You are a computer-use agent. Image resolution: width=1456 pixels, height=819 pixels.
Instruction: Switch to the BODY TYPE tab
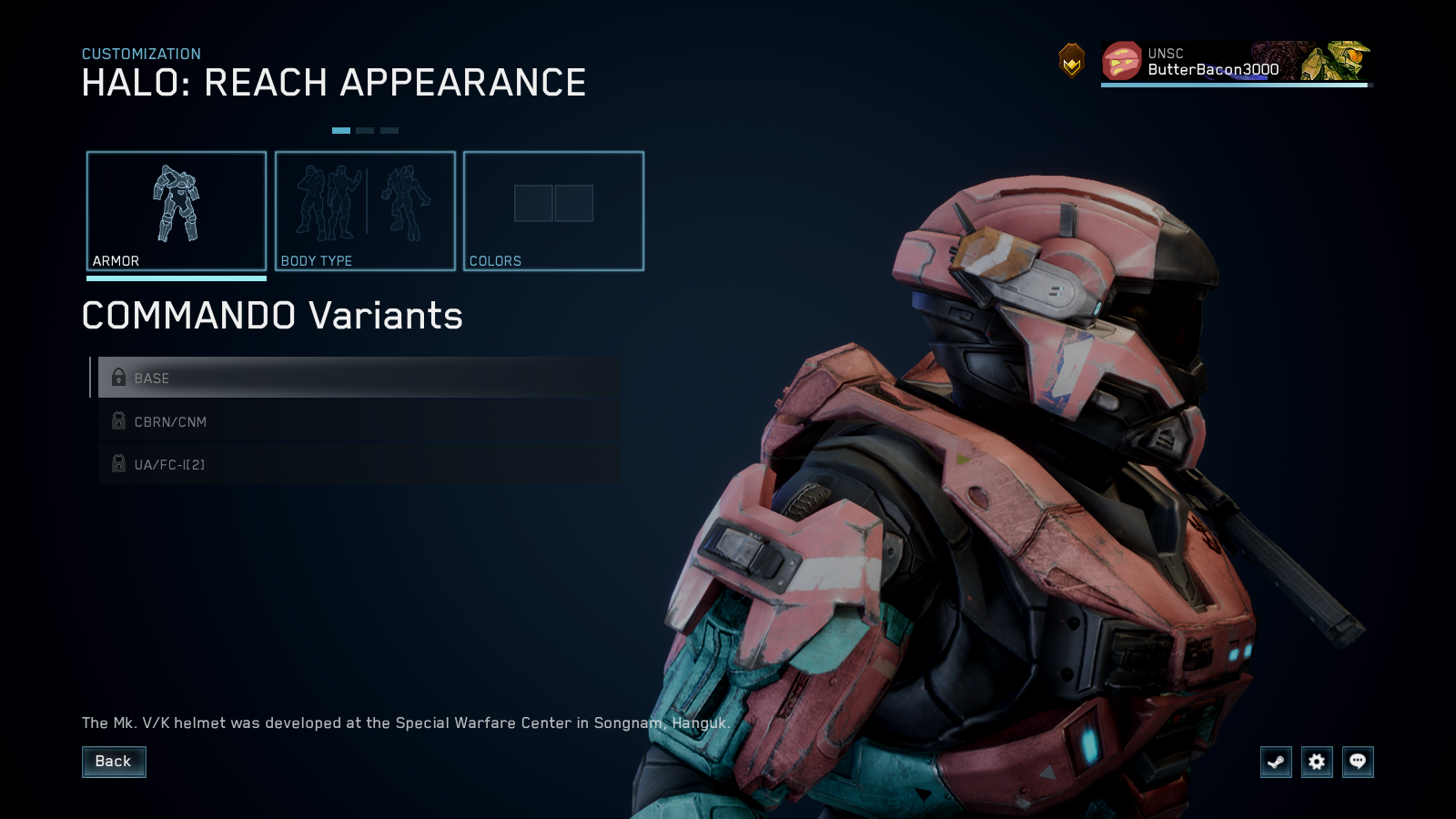[x=364, y=211]
